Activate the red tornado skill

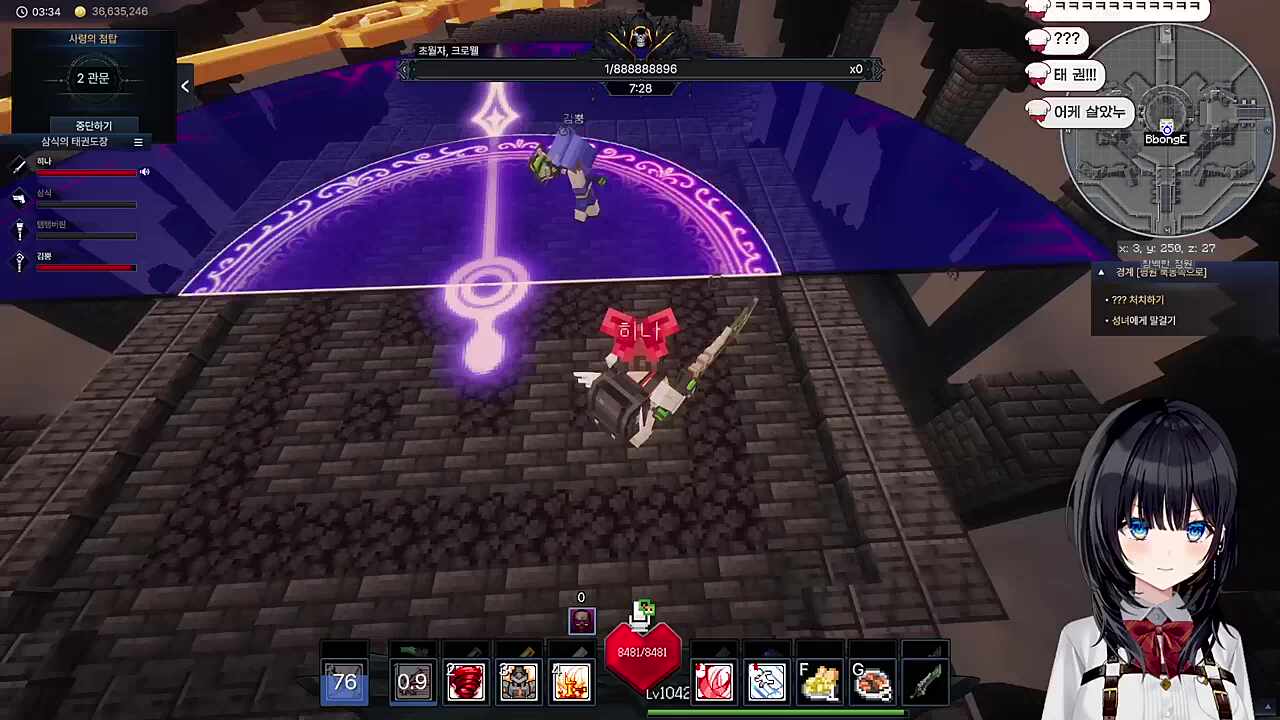(x=465, y=682)
